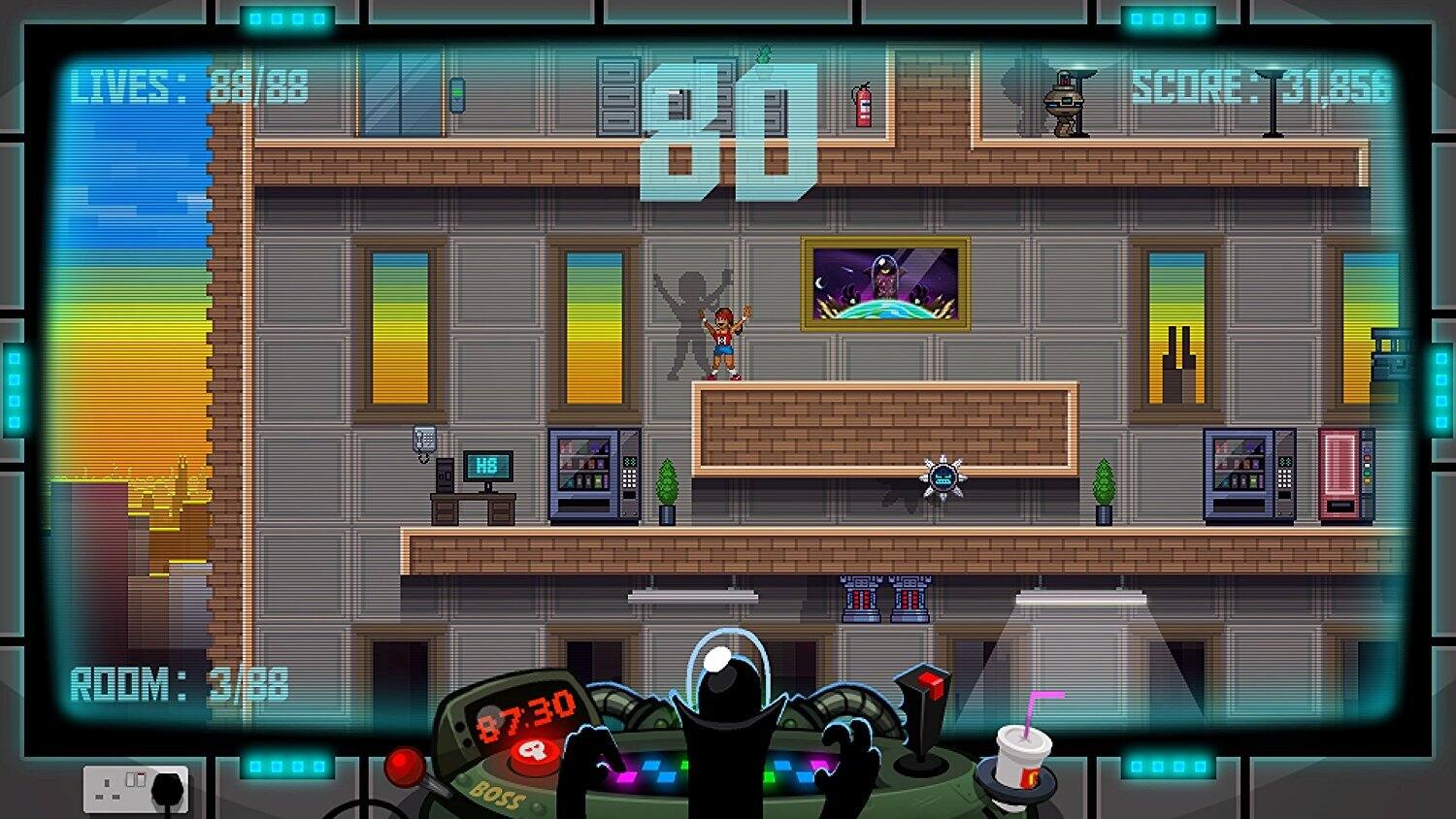Screen dimensions: 1456x819
Task: Open the pink vending machine on the right
Action: [x=1347, y=474]
